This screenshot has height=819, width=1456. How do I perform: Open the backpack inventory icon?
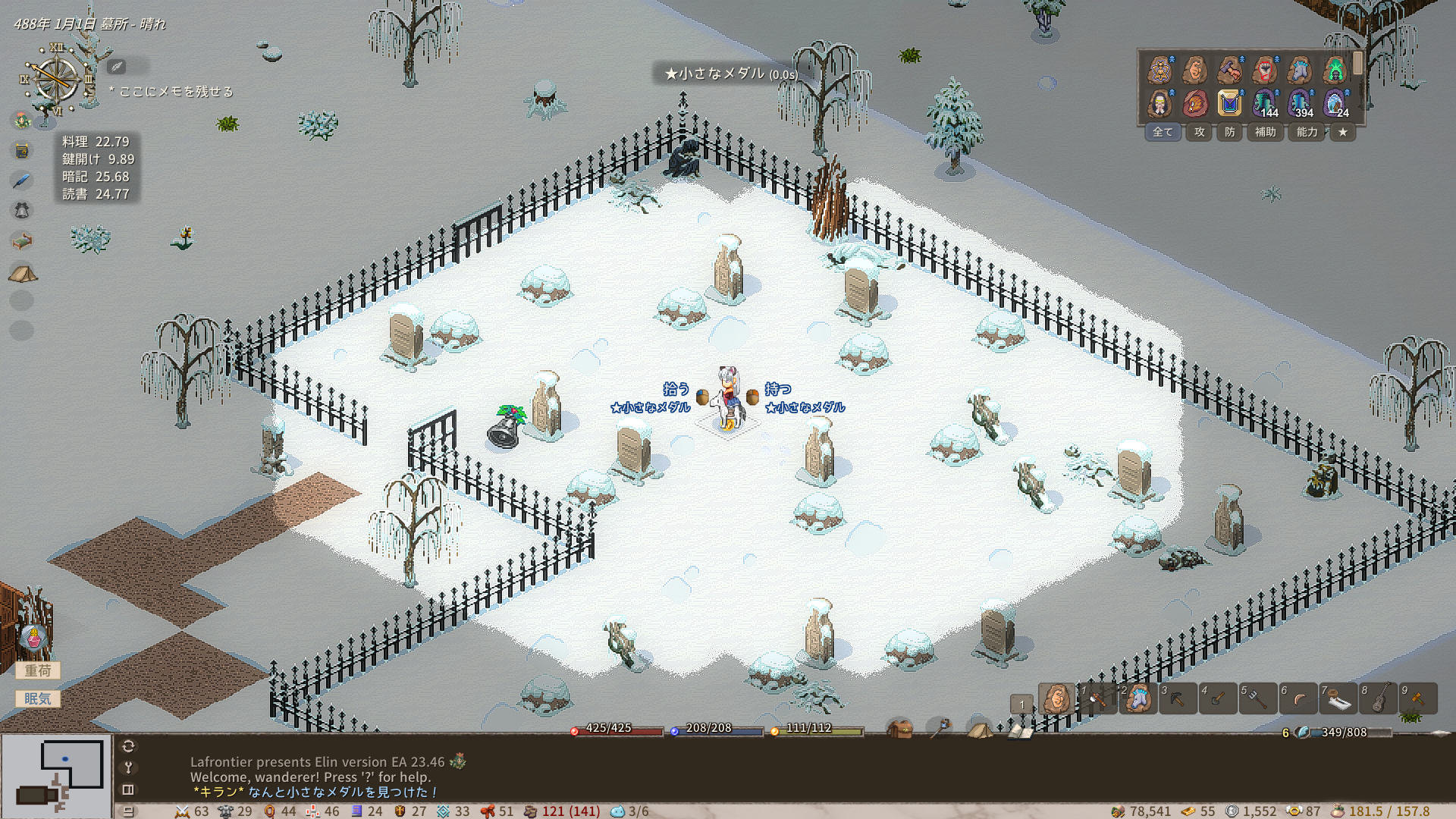900,730
